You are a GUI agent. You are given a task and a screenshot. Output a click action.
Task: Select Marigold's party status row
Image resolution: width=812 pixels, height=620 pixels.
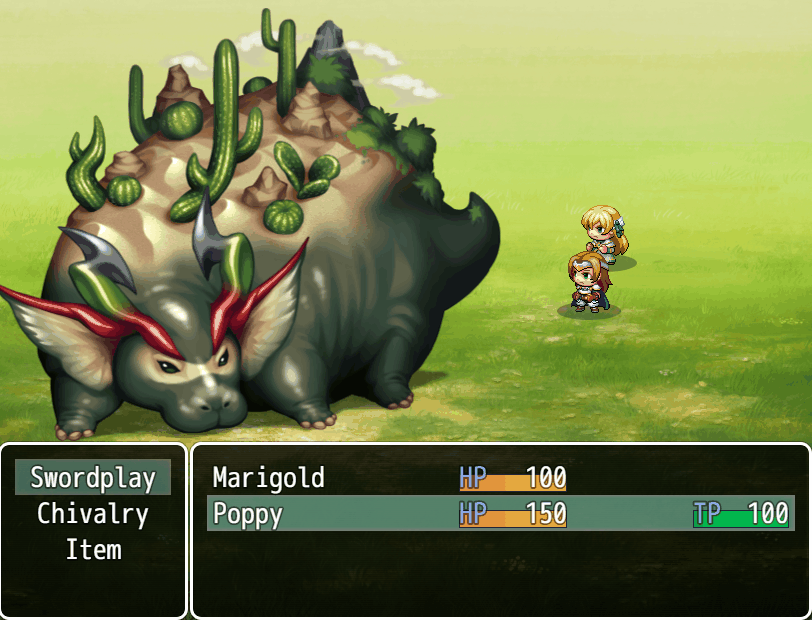point(500,478)
